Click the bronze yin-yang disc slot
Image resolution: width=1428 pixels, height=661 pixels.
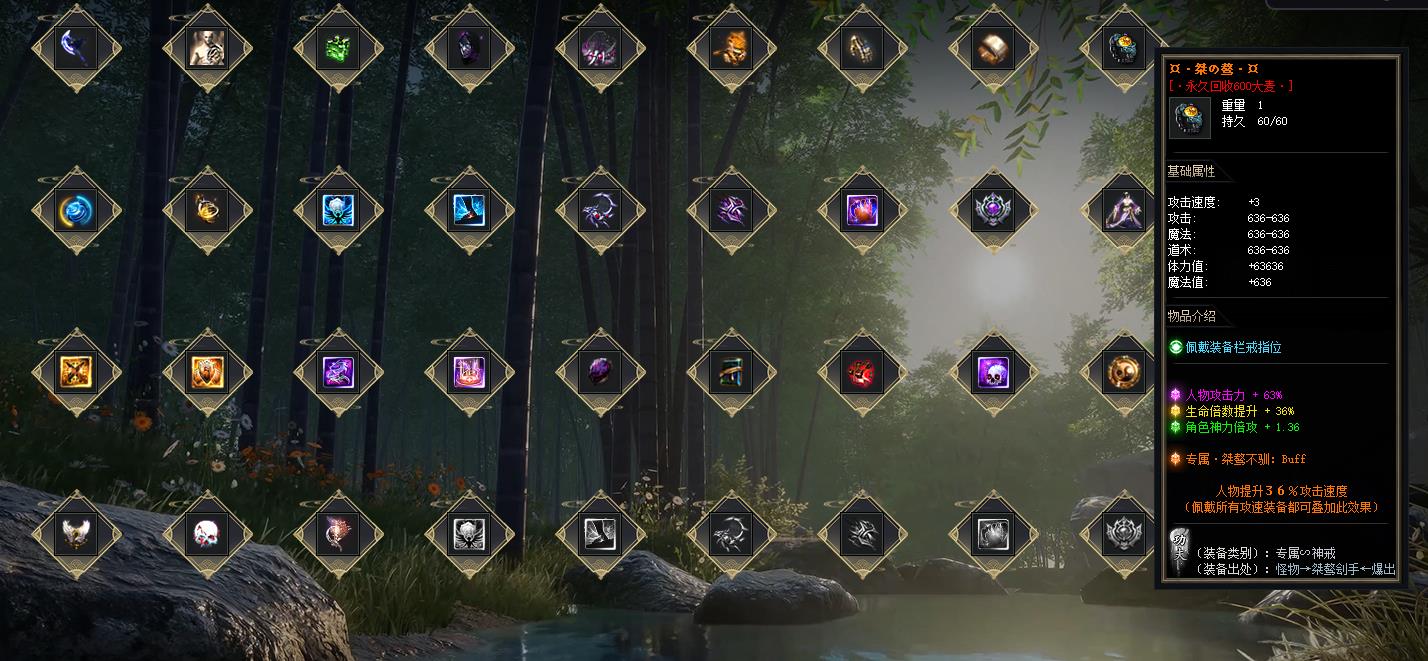[1124, 373]
